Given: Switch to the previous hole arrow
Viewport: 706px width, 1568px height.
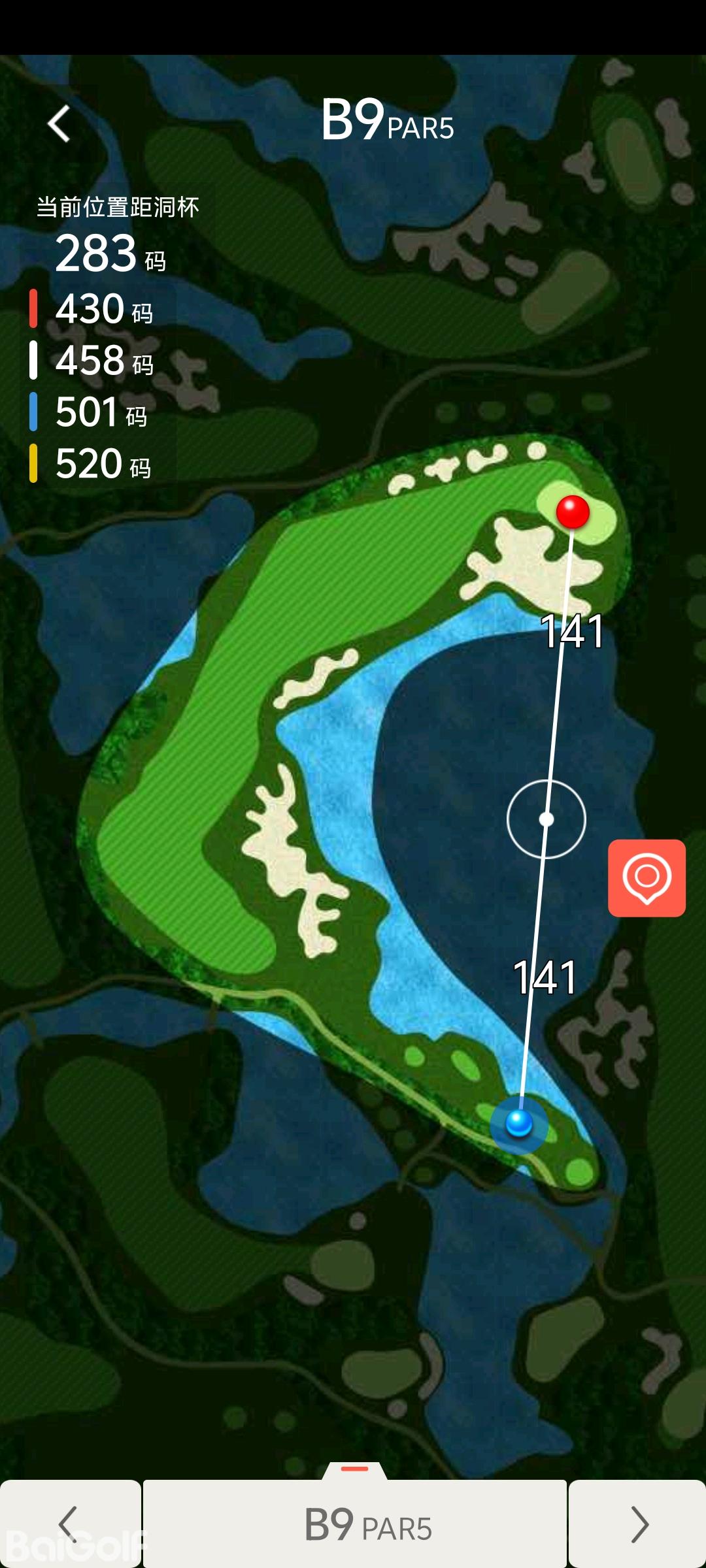Looking at the screenshot, I should tap(69, 1524).
